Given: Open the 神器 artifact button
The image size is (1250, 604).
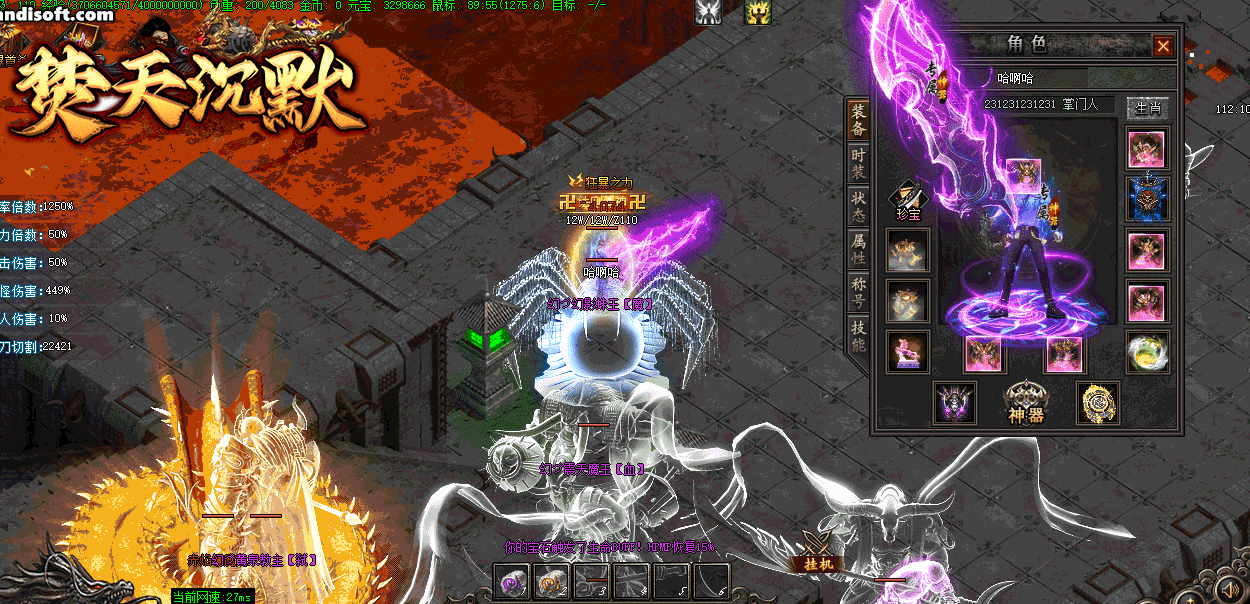Looking at the screenshot, I should [x=1025, y=402].
